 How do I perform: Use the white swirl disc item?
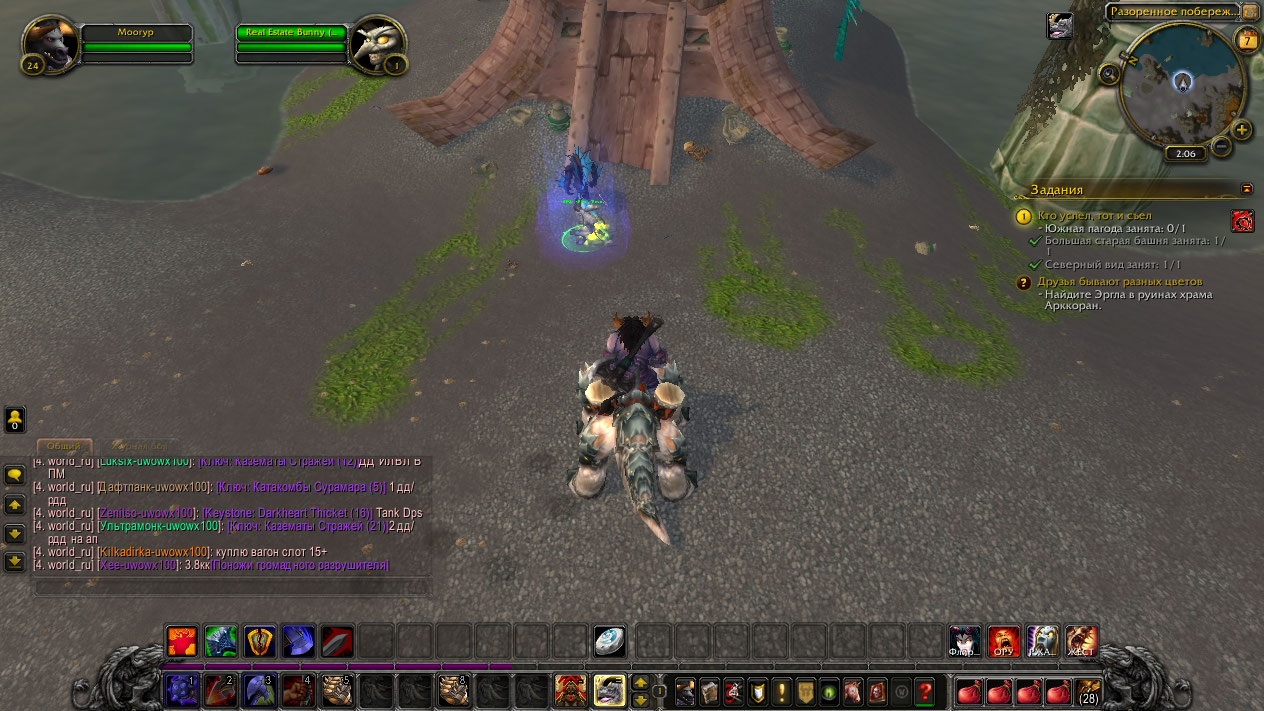click(x=609, y=641)
